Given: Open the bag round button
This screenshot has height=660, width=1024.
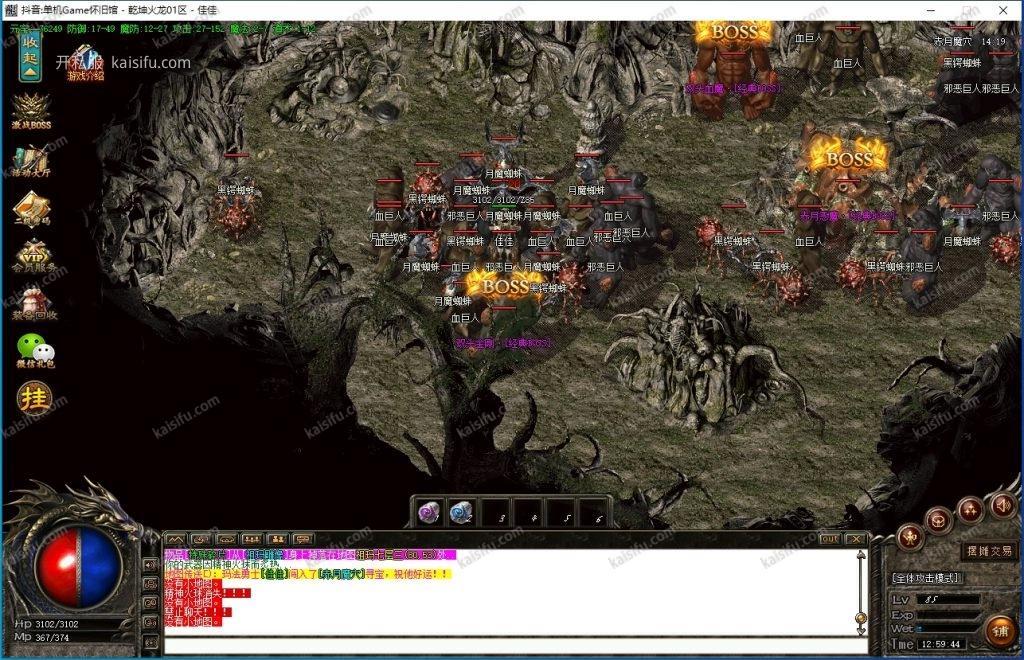Looking at the screenshot, I should (x=939, y=519).
